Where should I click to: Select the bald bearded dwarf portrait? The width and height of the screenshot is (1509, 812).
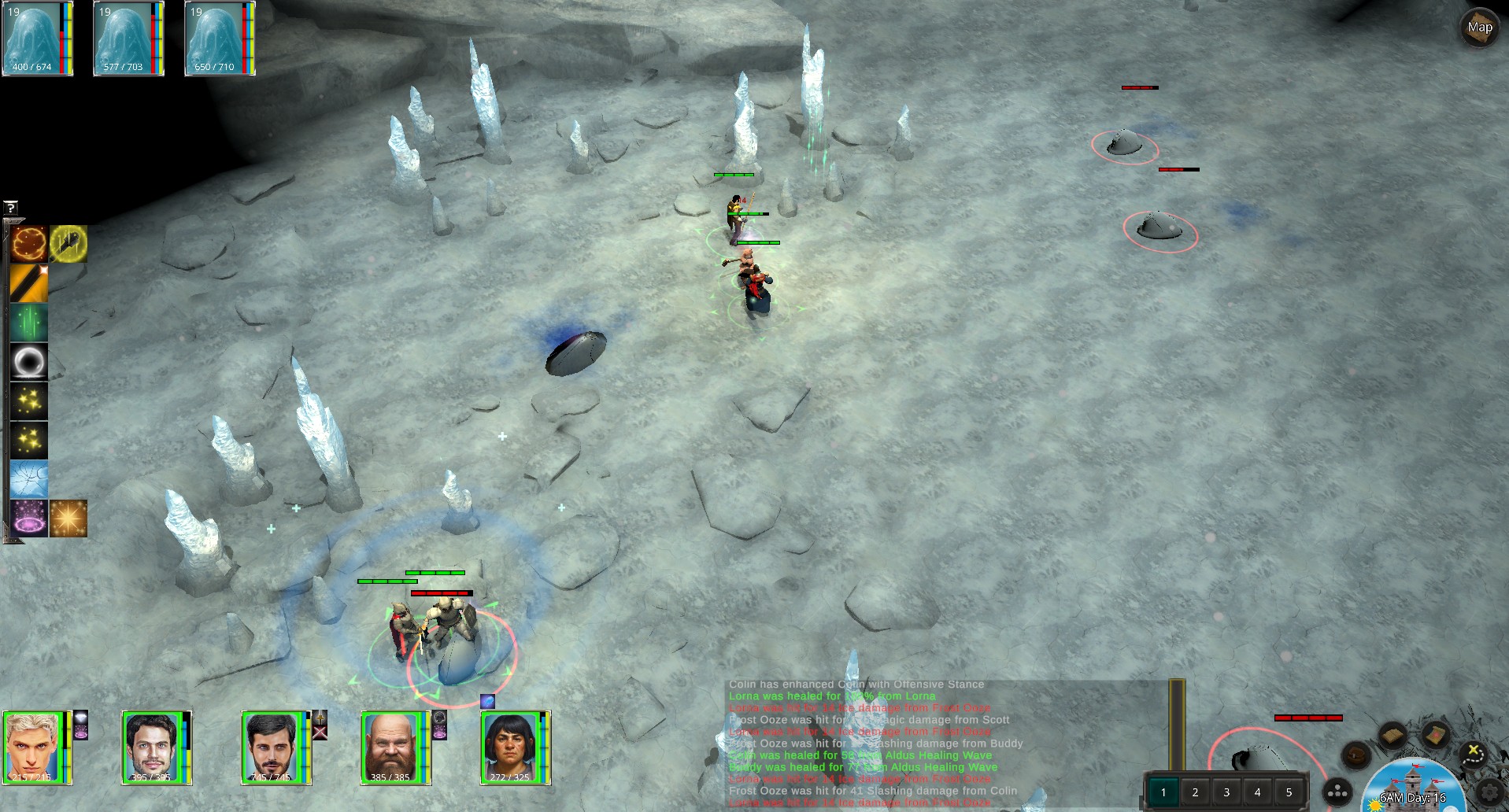tap(391, 747)
